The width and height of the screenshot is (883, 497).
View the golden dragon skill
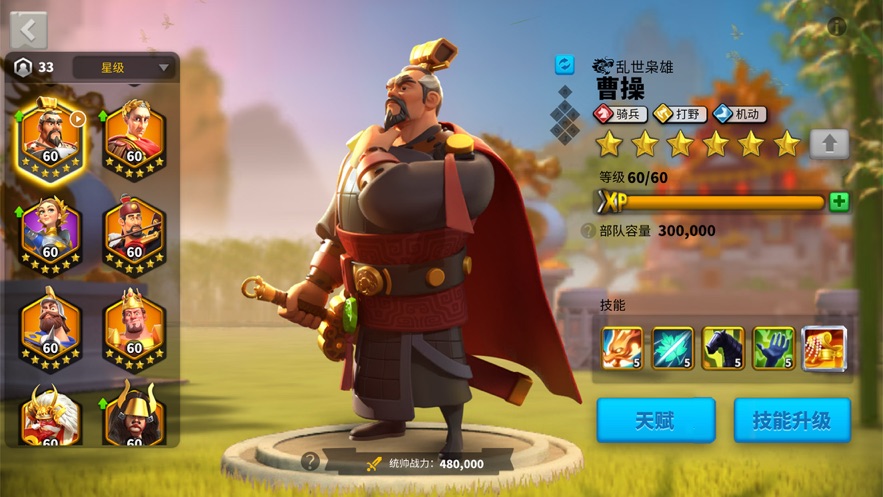coord(622,348)
